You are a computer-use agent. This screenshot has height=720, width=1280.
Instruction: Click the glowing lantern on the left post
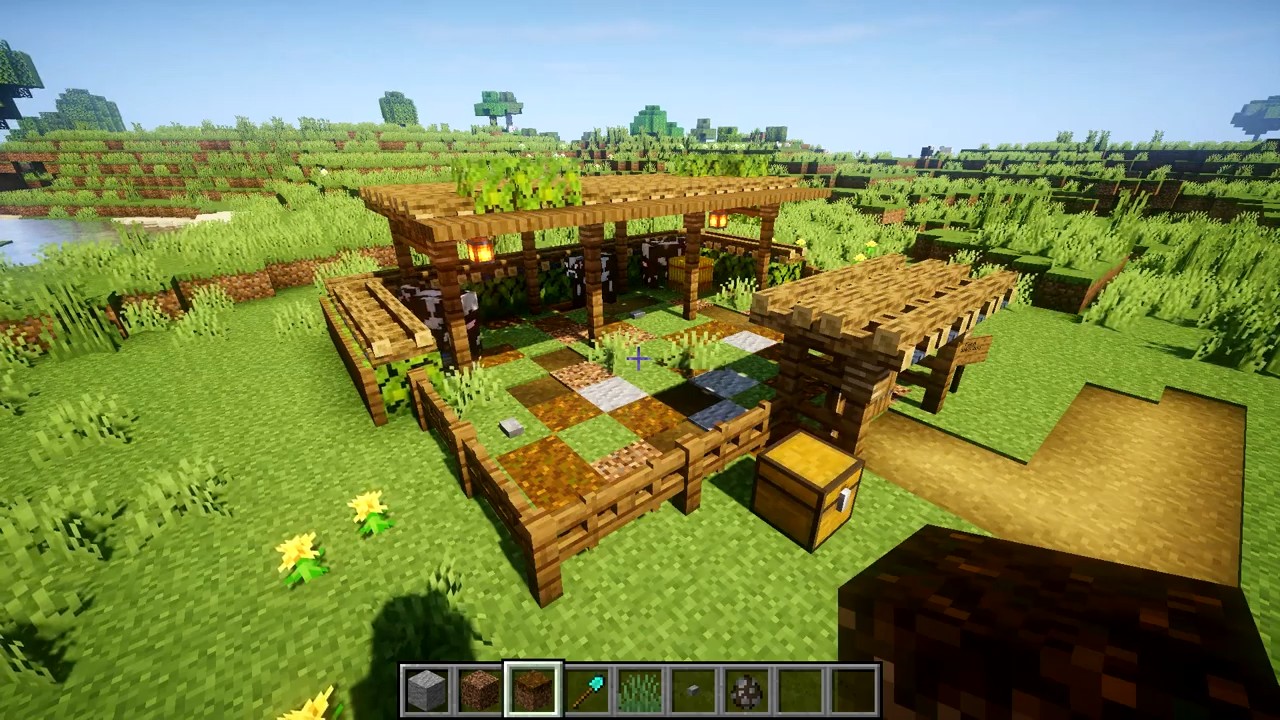pyautogui.click(x=480, y=248)
